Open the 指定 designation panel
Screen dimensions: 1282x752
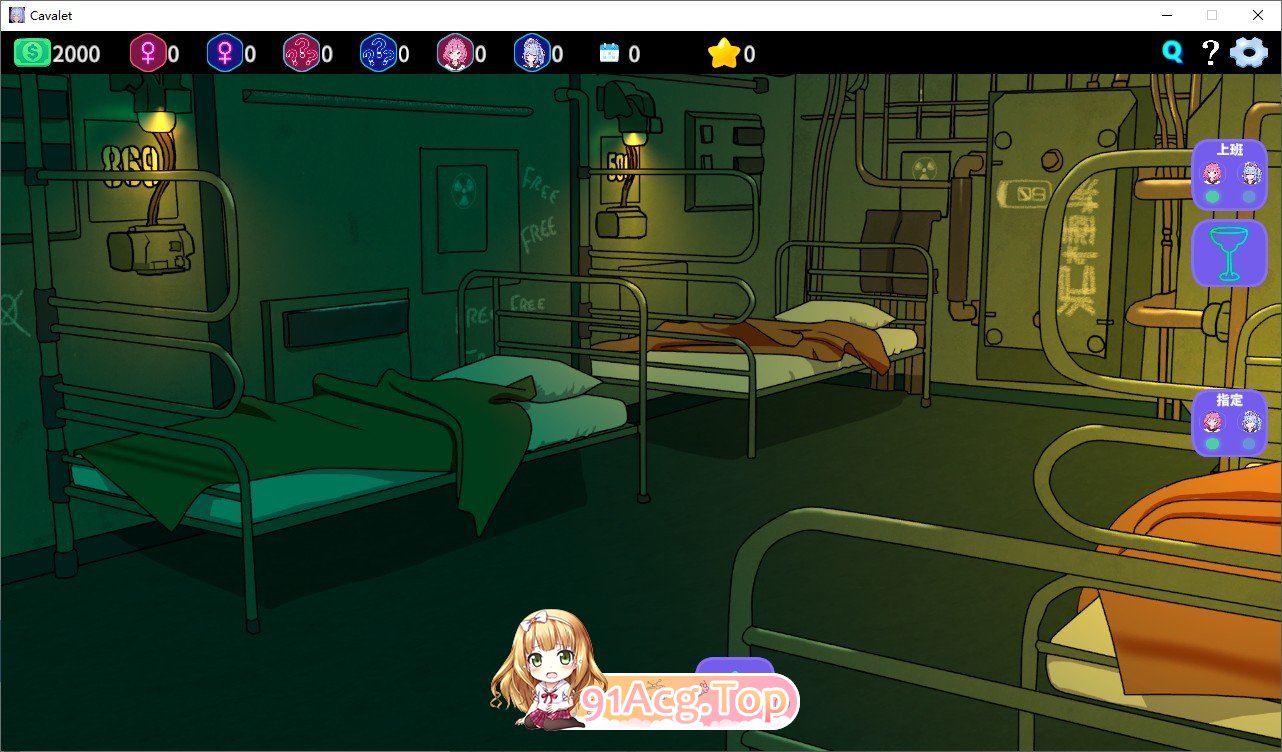(1230, 398)
